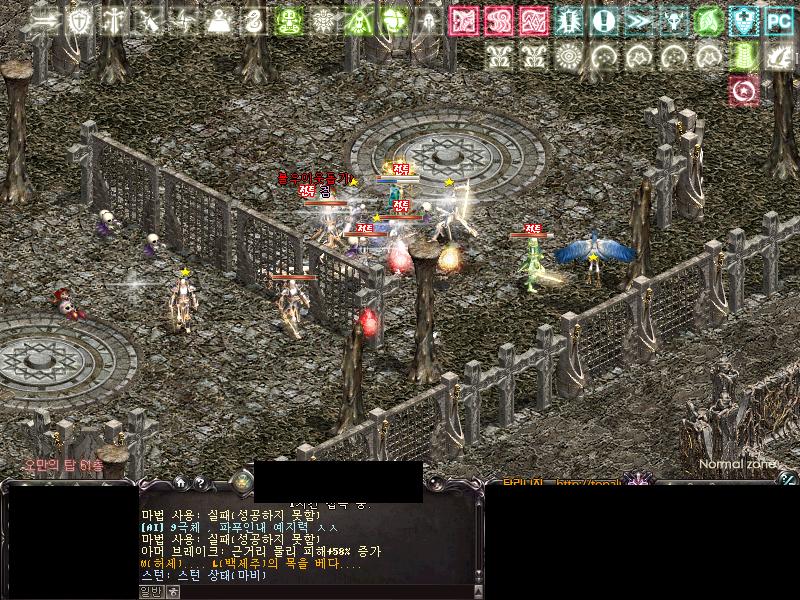Open the question mark help button
Screen dimensions: 800x600
click(200, 482)
